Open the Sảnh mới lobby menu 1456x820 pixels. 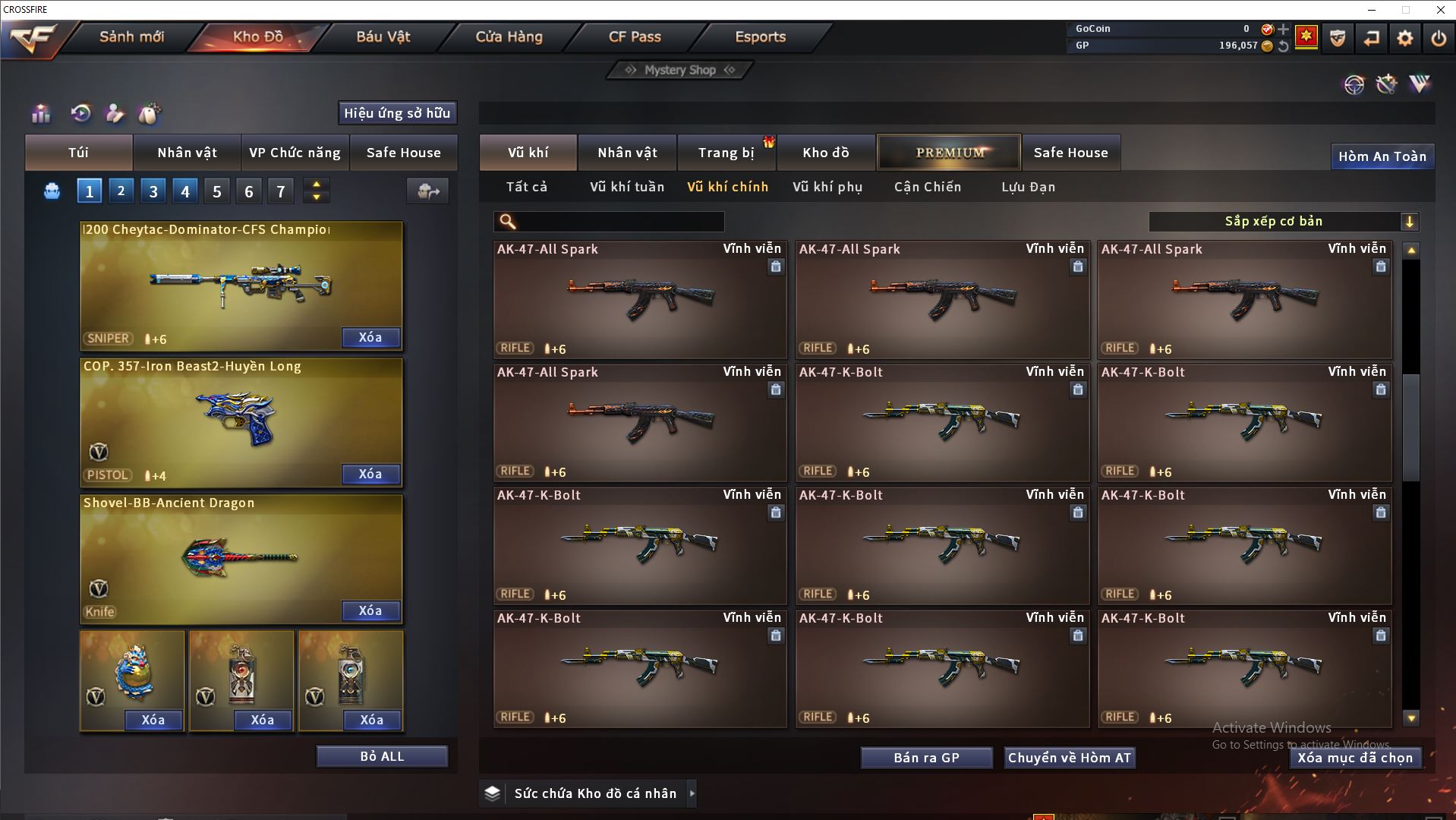point(131,36)
